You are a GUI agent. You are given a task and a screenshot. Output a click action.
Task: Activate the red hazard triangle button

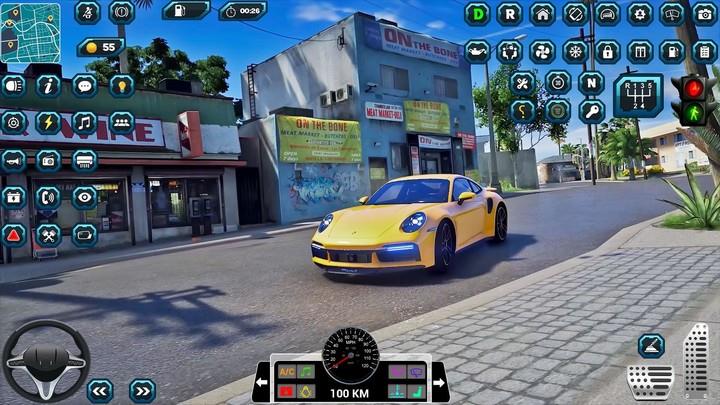[x=13, y=235]
